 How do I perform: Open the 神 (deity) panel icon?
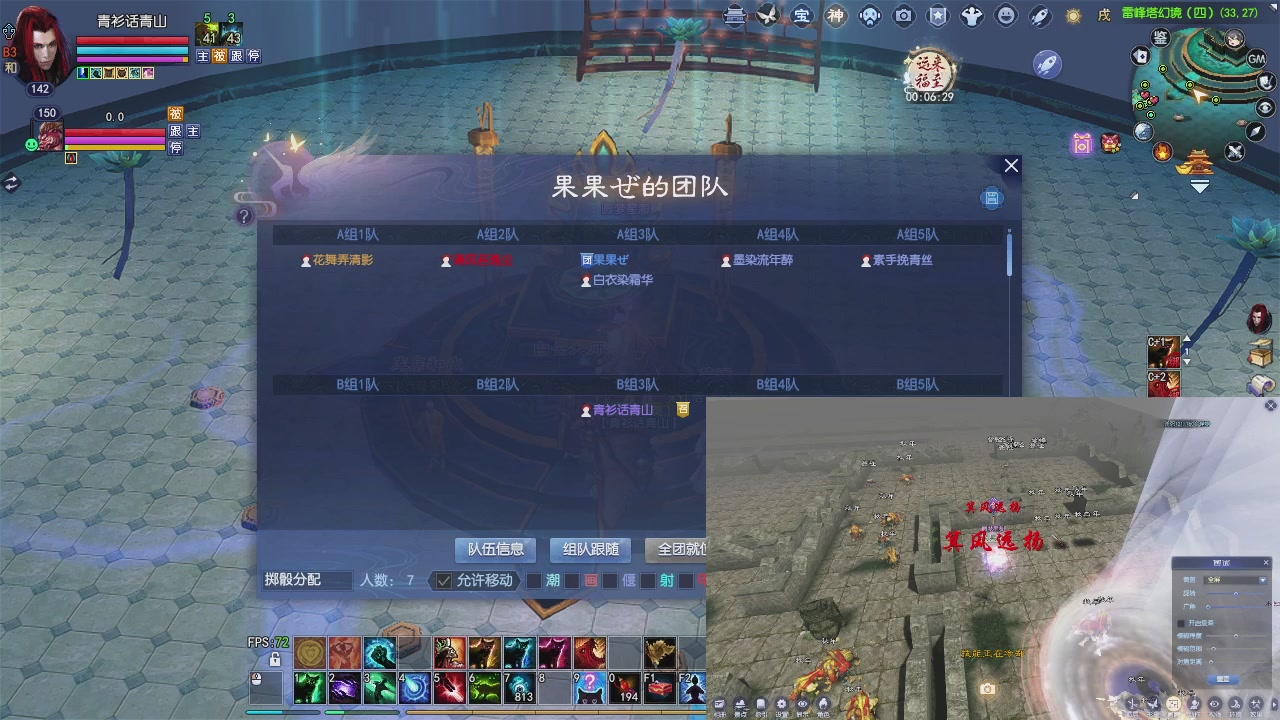click(836, 15)
